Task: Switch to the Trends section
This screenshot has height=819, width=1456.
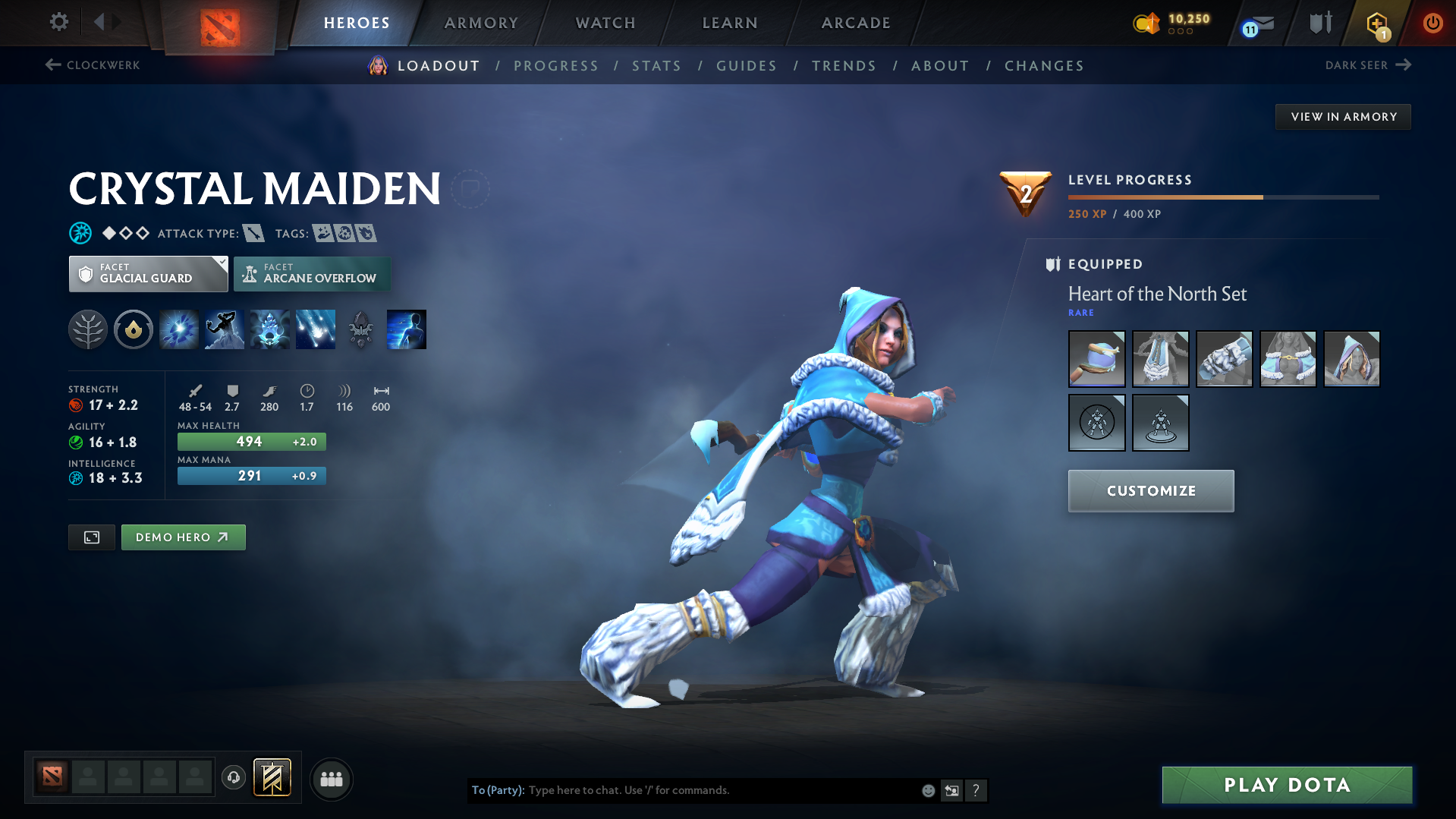Action: 844,66
